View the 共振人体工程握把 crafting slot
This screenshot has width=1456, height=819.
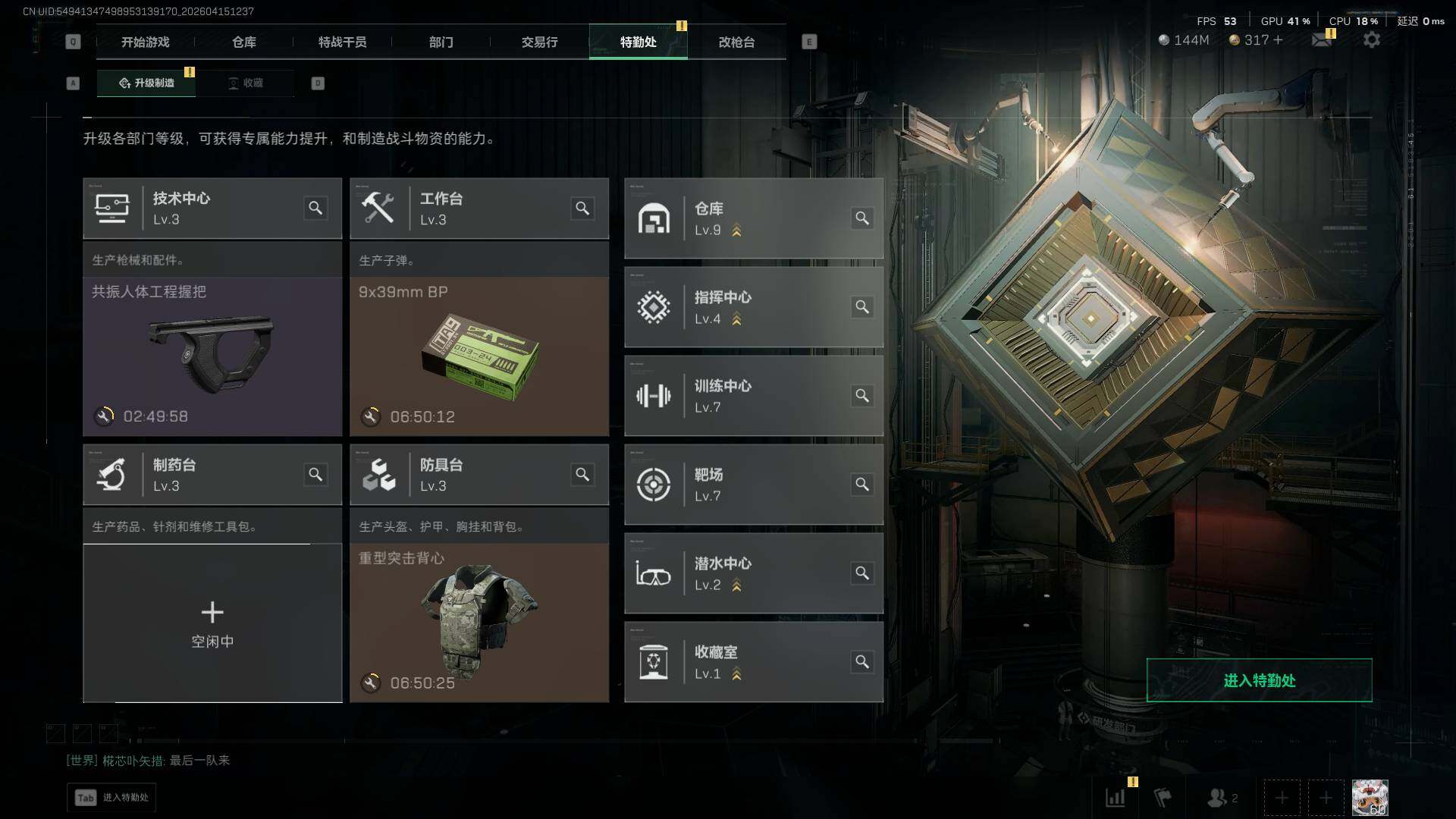pos(212,356)
